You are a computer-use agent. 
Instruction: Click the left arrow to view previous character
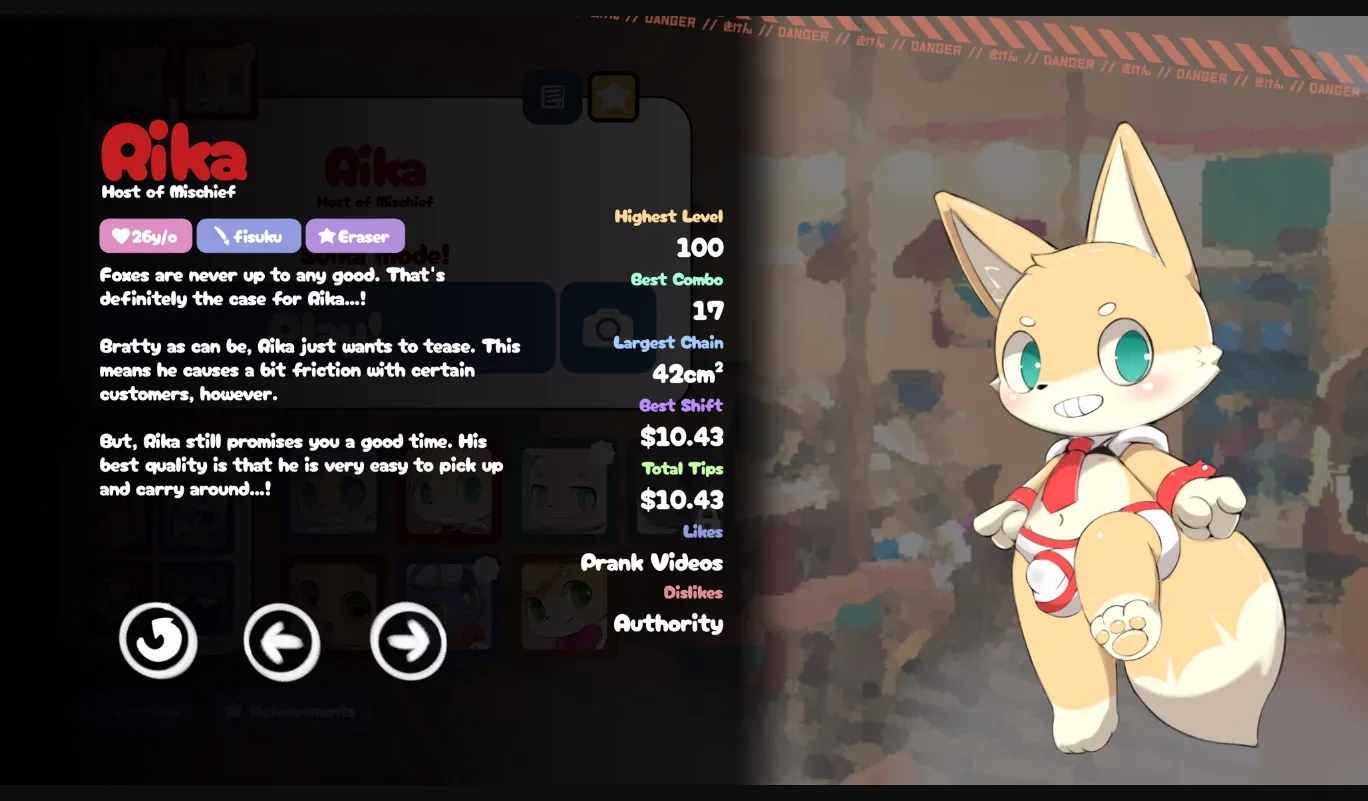click(x=282, y=643)
